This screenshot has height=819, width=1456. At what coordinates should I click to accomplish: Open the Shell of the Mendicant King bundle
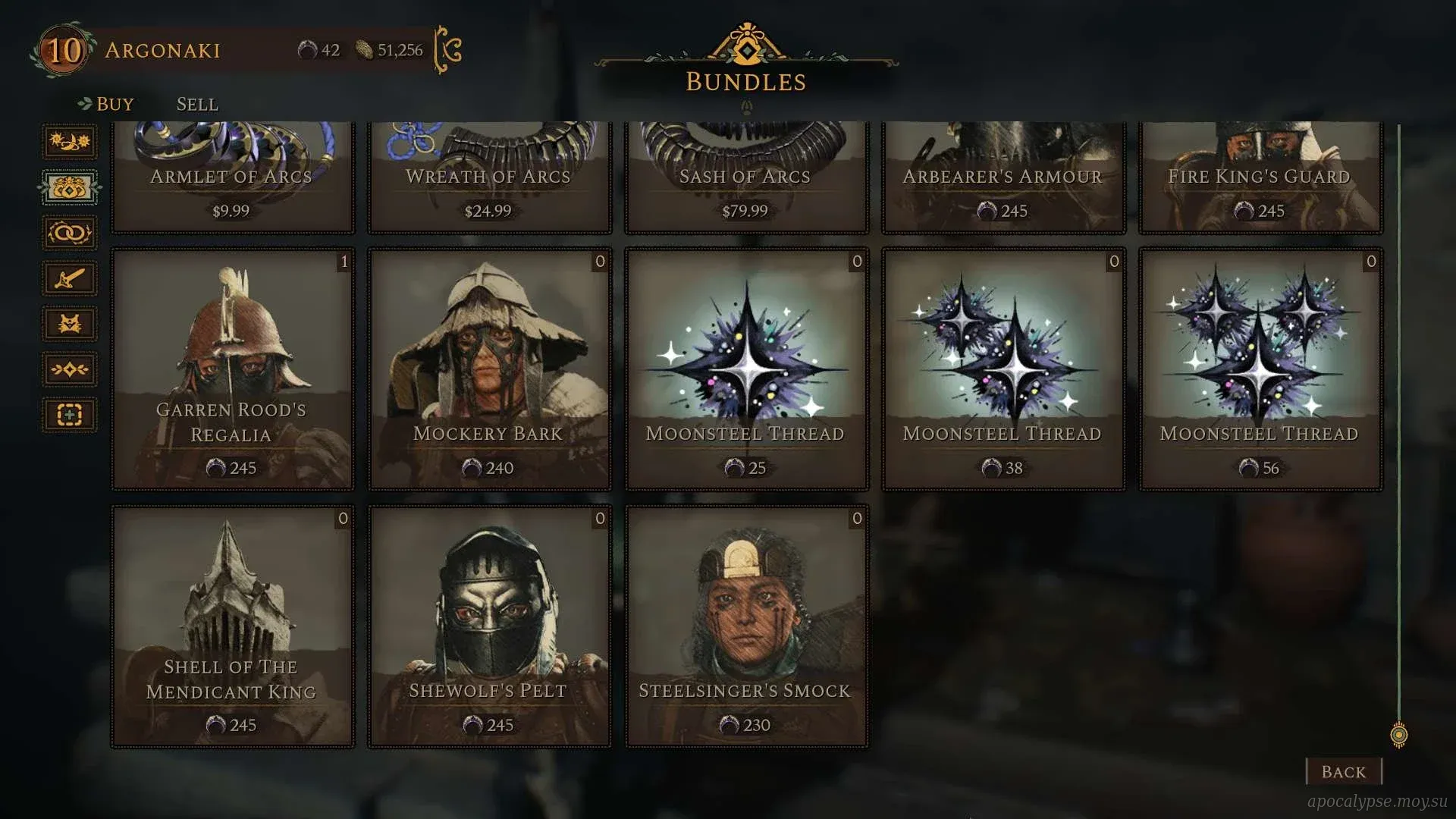[233, 626]
